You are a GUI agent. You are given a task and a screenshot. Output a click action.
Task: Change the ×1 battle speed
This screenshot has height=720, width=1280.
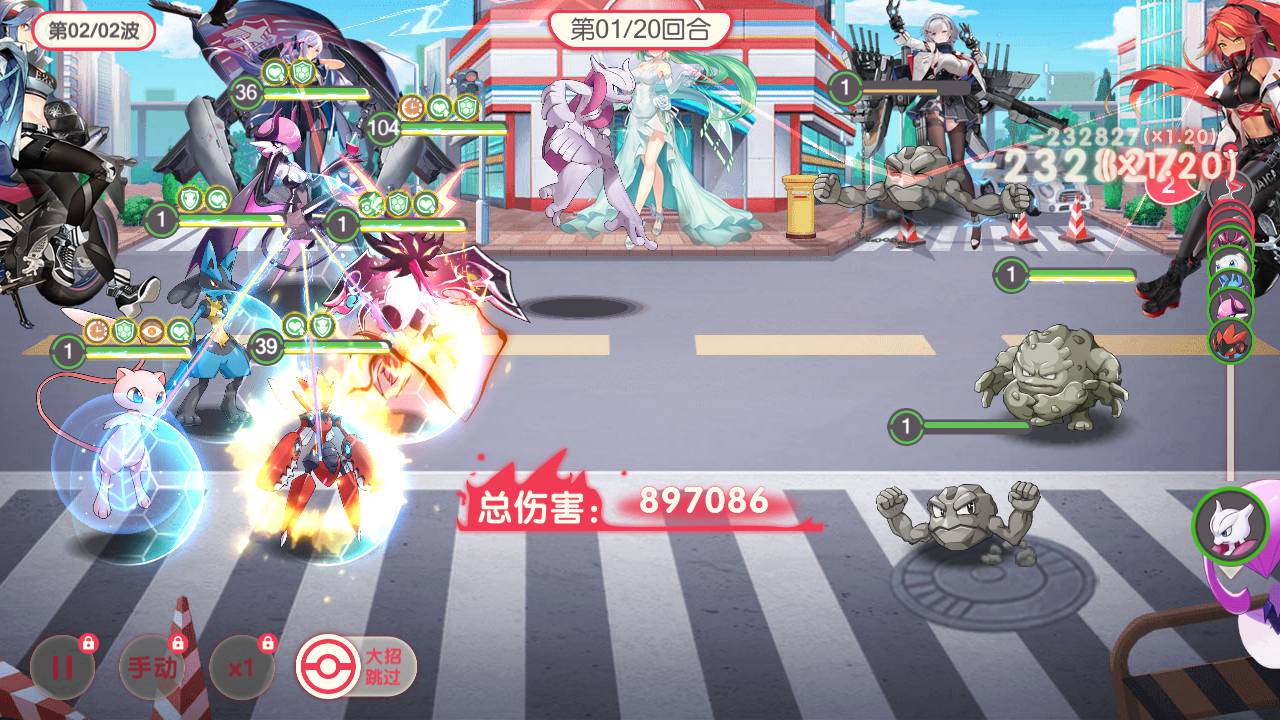(241, 667)
